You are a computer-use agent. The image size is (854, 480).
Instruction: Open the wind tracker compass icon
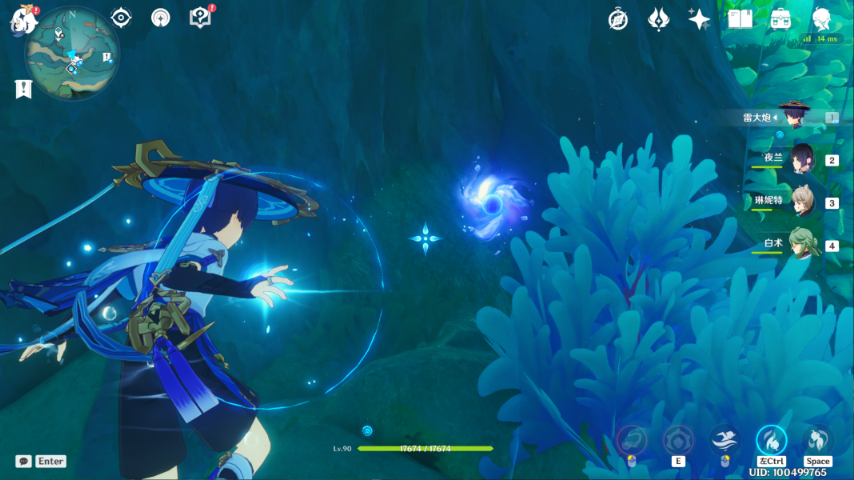(160, 17)
